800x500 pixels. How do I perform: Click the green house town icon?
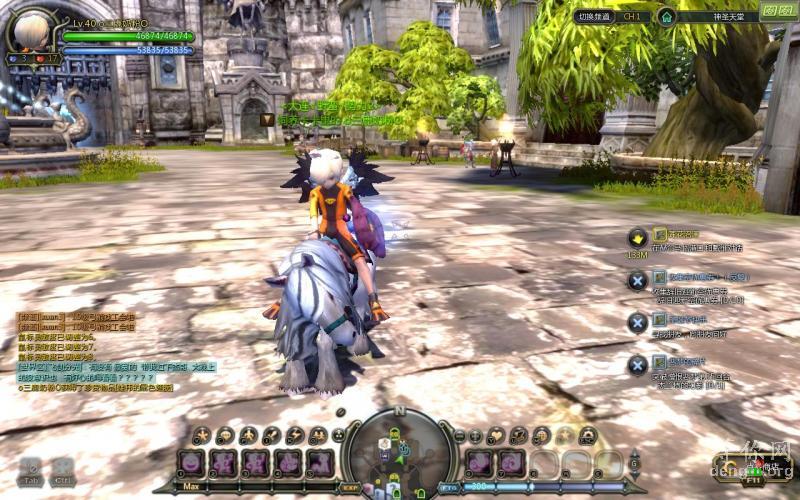666,16
